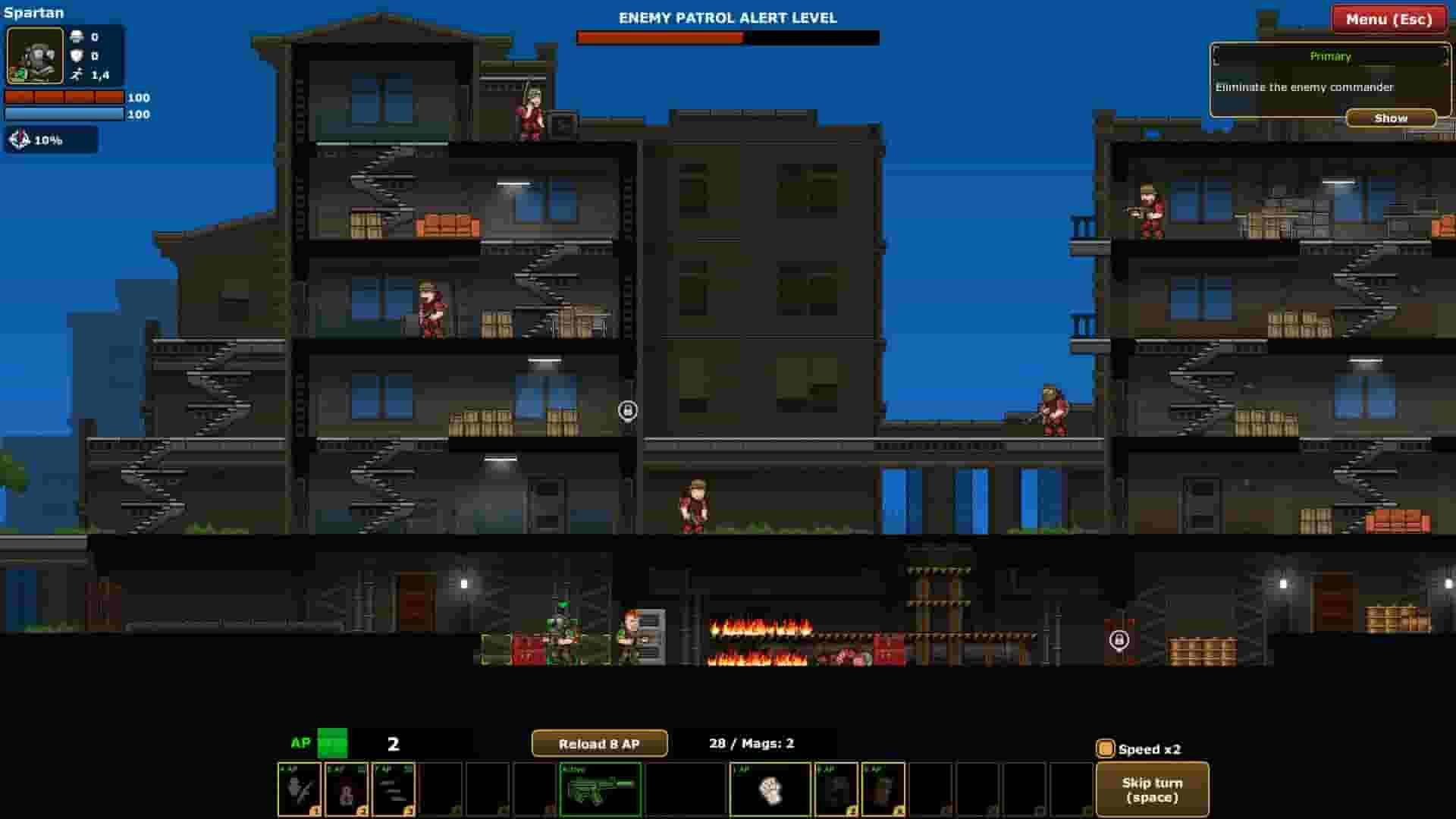Screen dimensions: 1456x819
Task: Click the Primary tab in the objectives panel
Action: [1329, 56]
